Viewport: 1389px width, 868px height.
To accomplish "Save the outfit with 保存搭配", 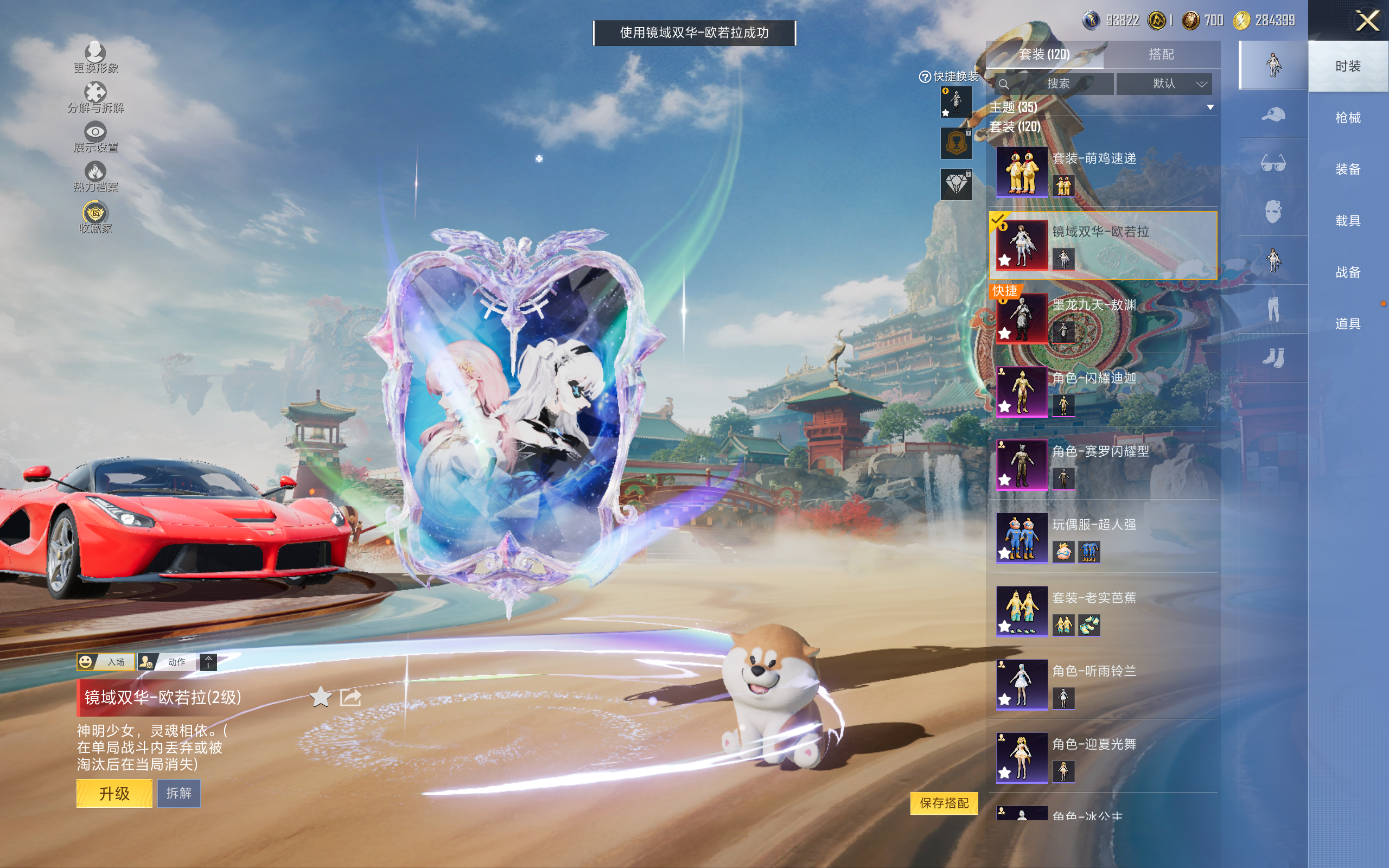I will 944,802.
